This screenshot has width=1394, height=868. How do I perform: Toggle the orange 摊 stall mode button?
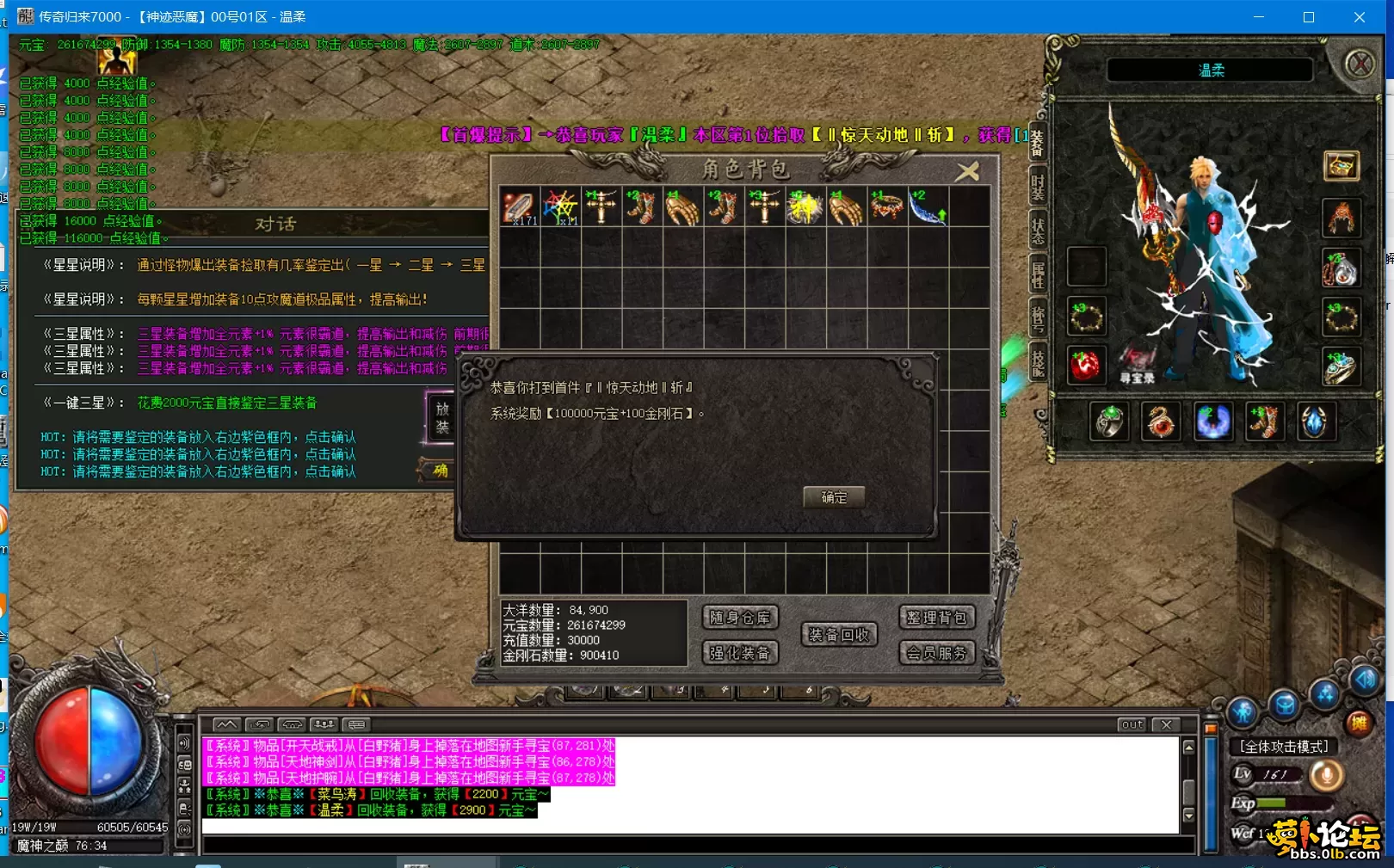point(1360,723)
